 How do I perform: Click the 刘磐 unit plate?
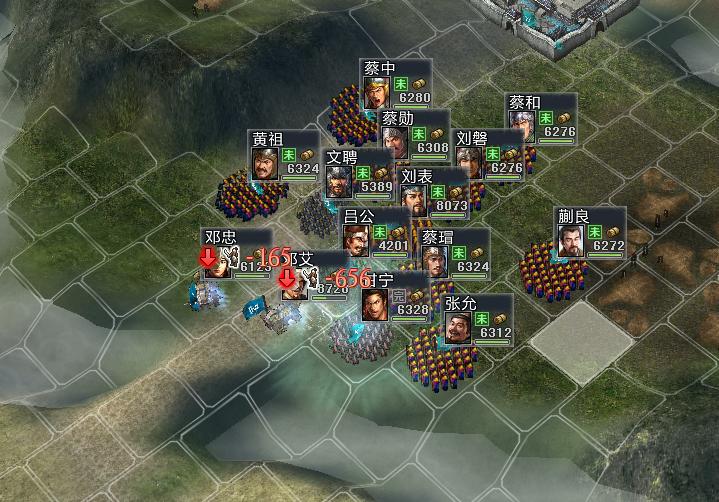pos(489,154)
